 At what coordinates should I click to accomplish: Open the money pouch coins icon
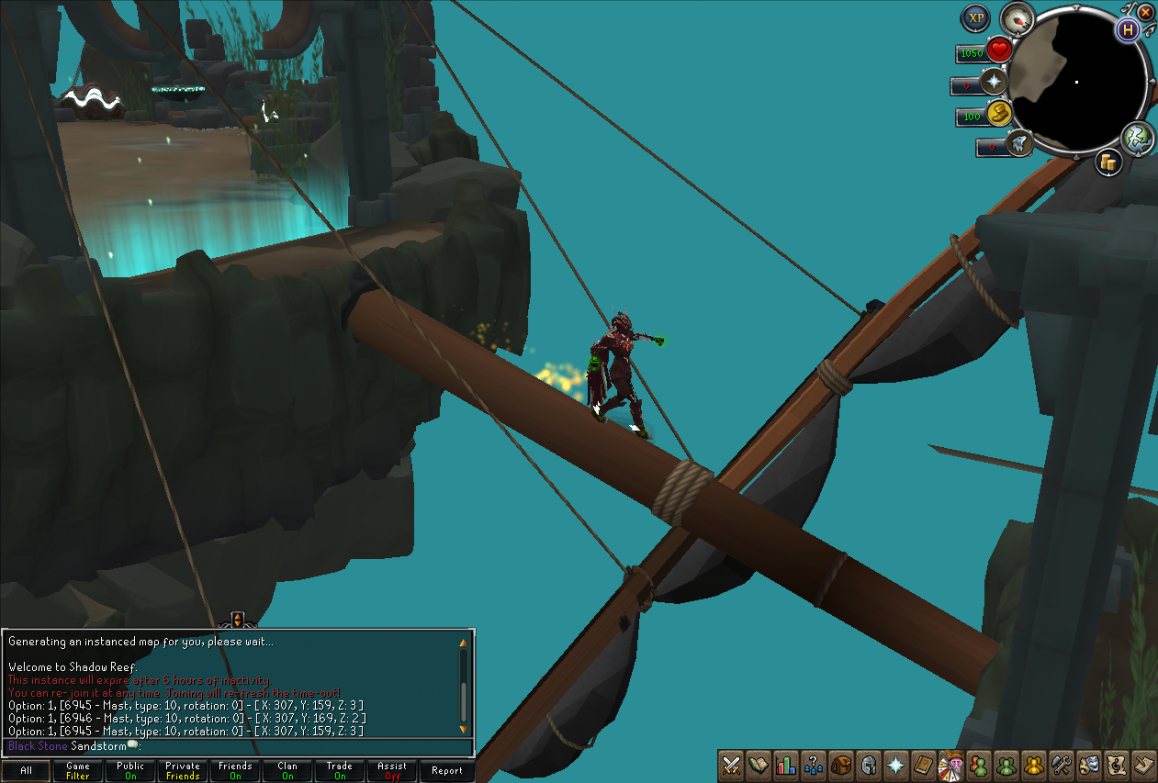click(x=1108, y=162)
